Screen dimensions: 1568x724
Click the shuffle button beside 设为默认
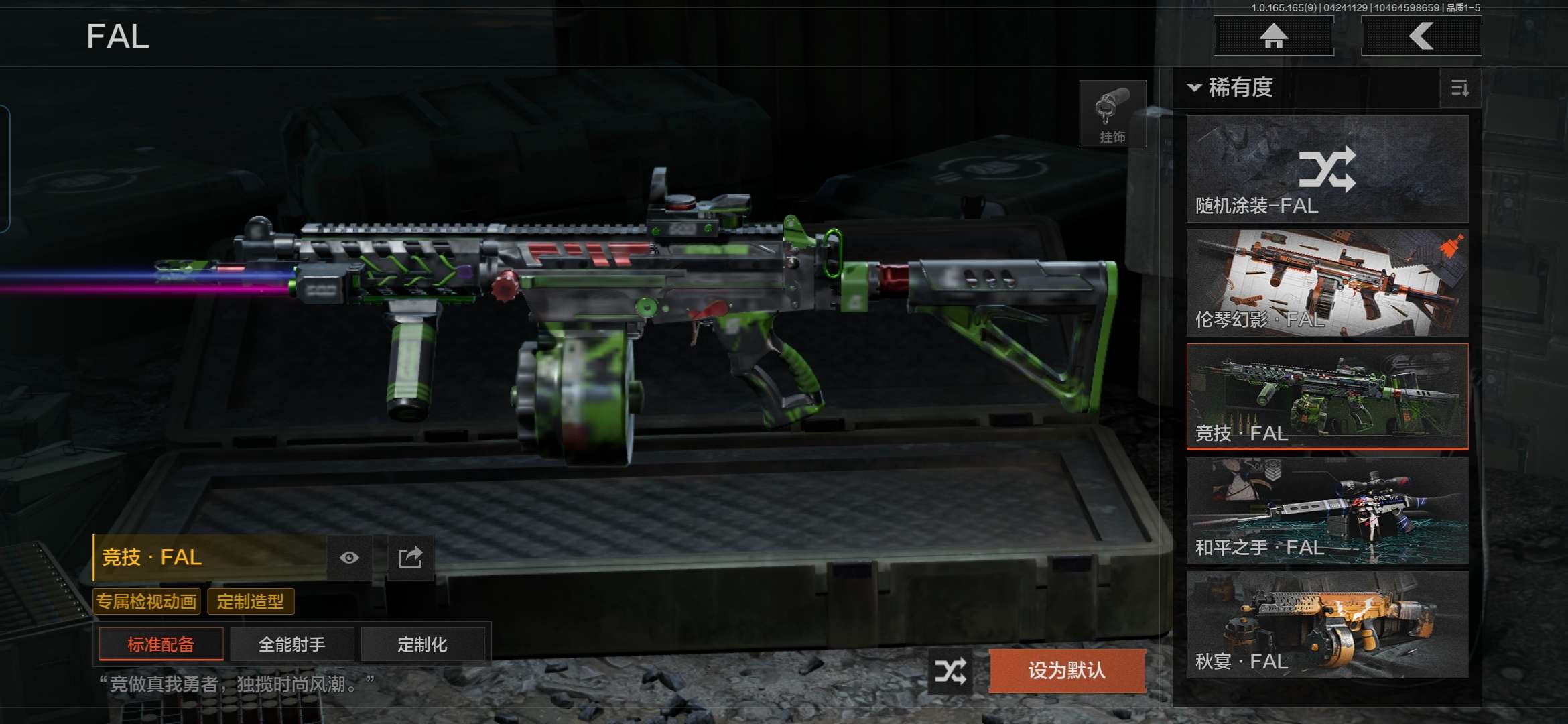[951, 670]
